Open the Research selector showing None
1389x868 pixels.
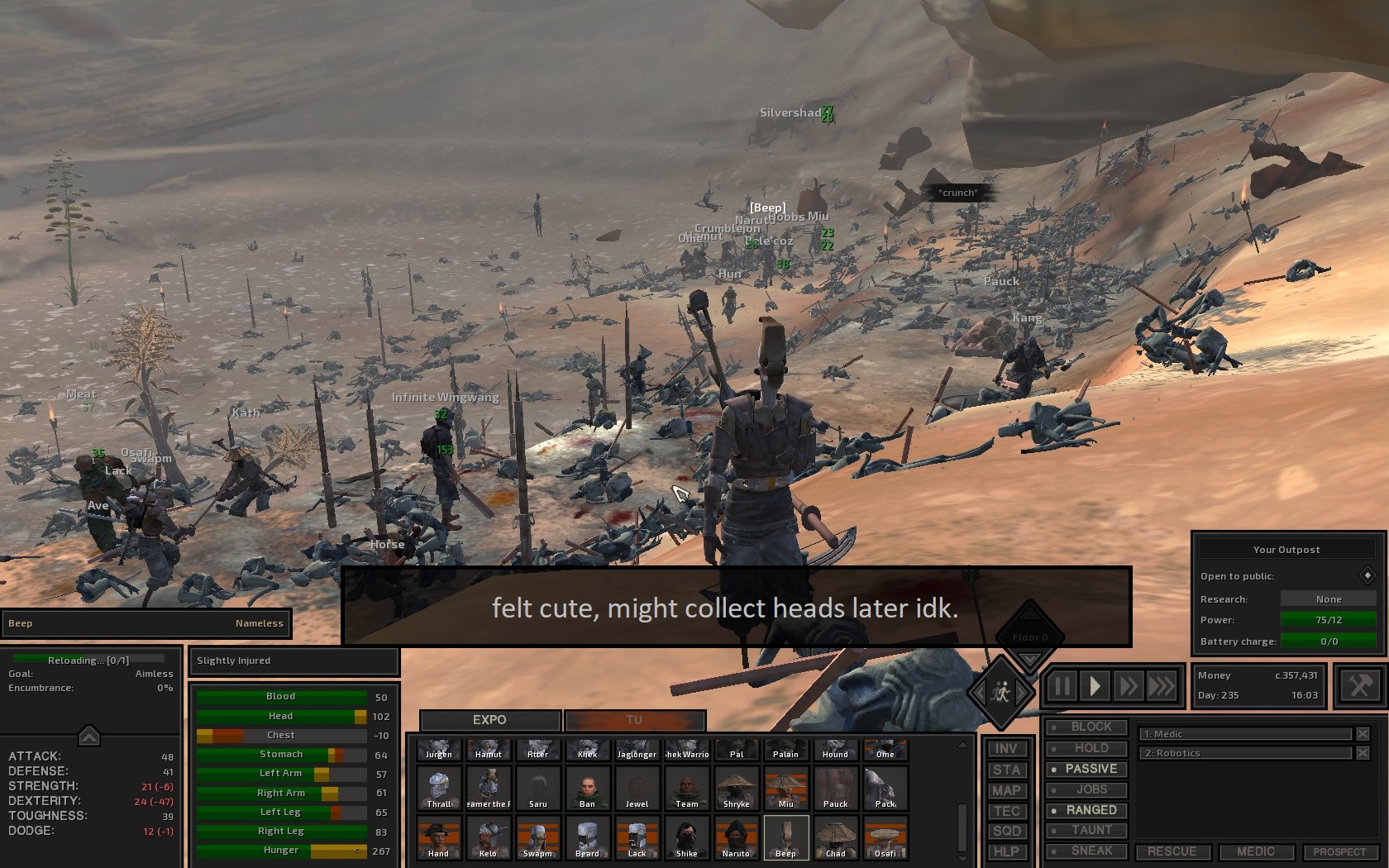(1329, 599)
